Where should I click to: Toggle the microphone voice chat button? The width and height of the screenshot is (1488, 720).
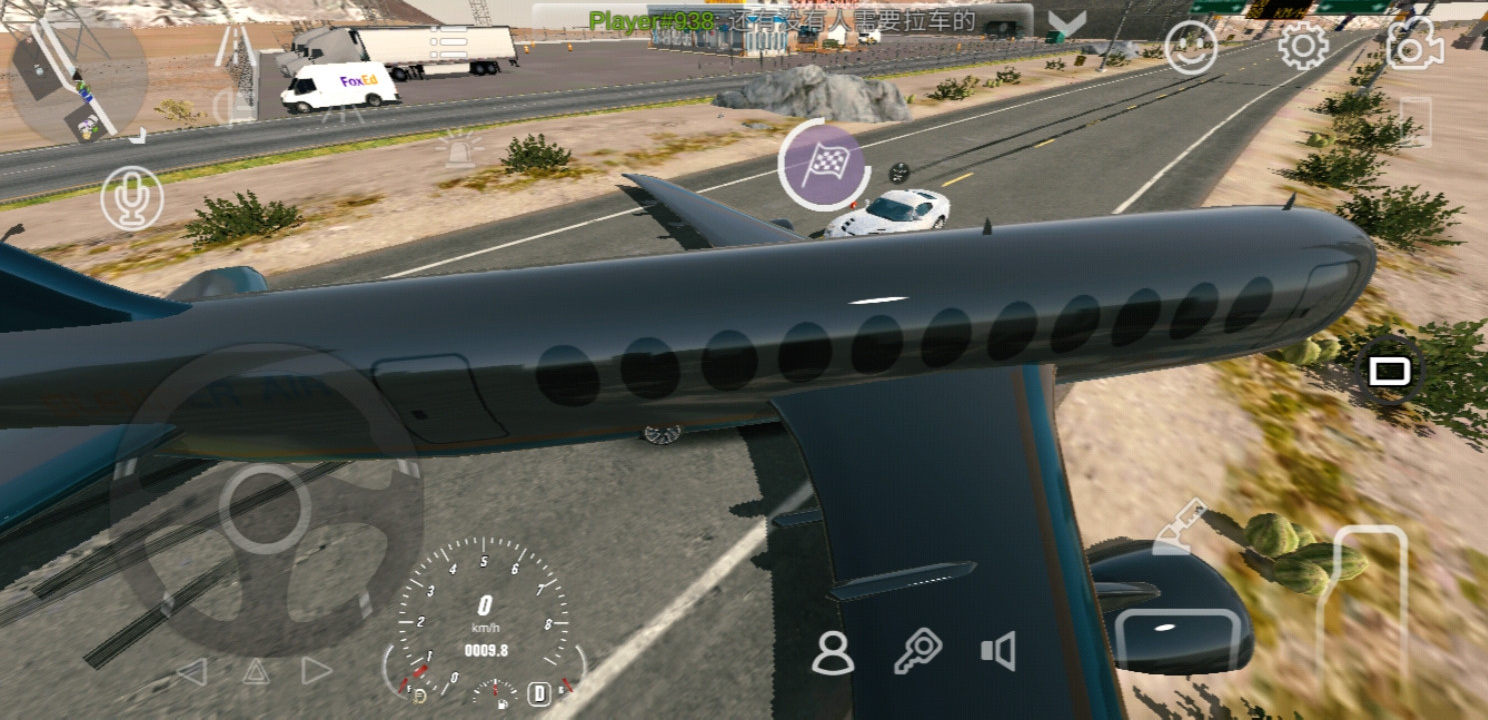(x=131, y=198)
